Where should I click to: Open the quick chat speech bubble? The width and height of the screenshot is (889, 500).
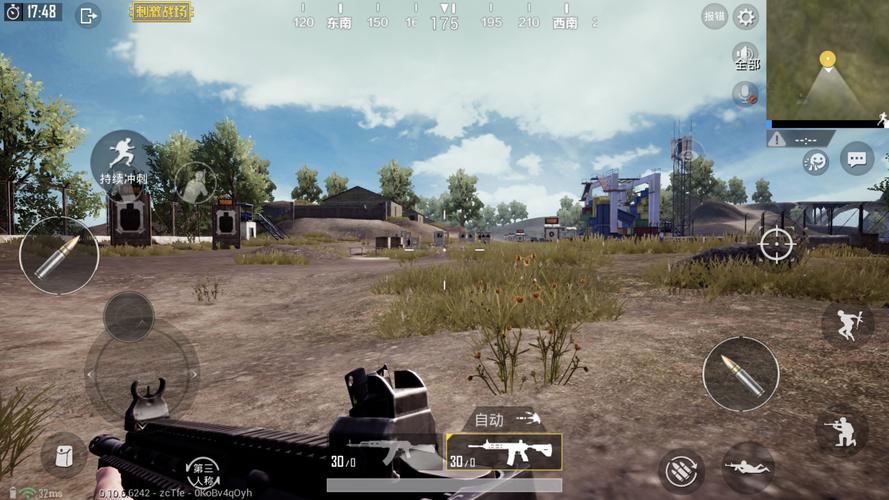[856, 158]
